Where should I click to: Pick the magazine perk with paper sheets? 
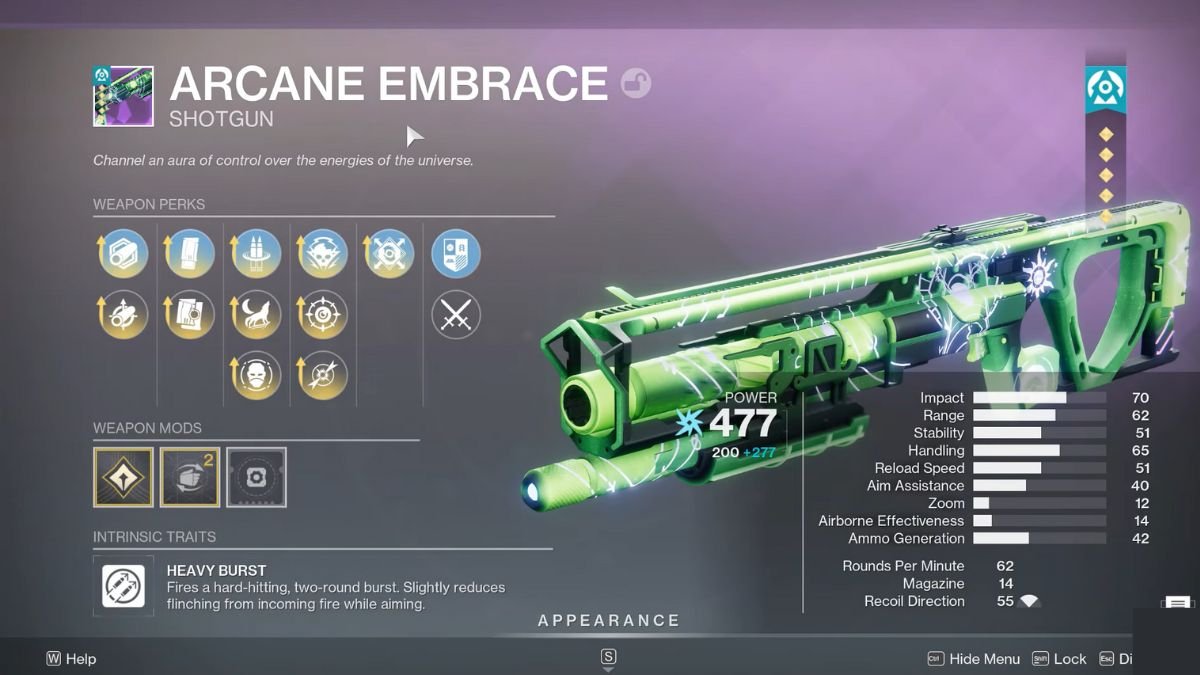[190, 315]
